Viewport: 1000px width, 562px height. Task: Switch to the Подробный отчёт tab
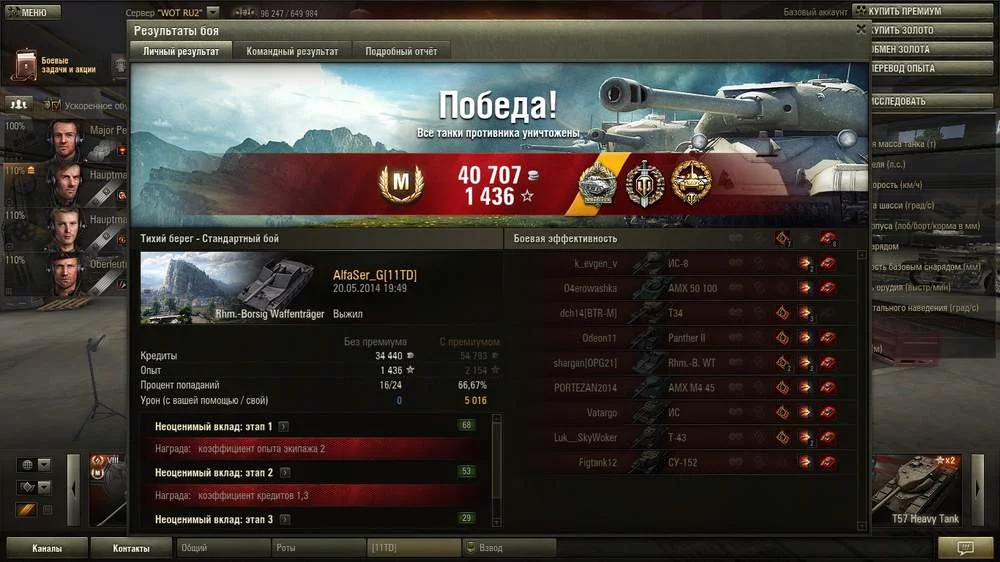coord(401,51)
